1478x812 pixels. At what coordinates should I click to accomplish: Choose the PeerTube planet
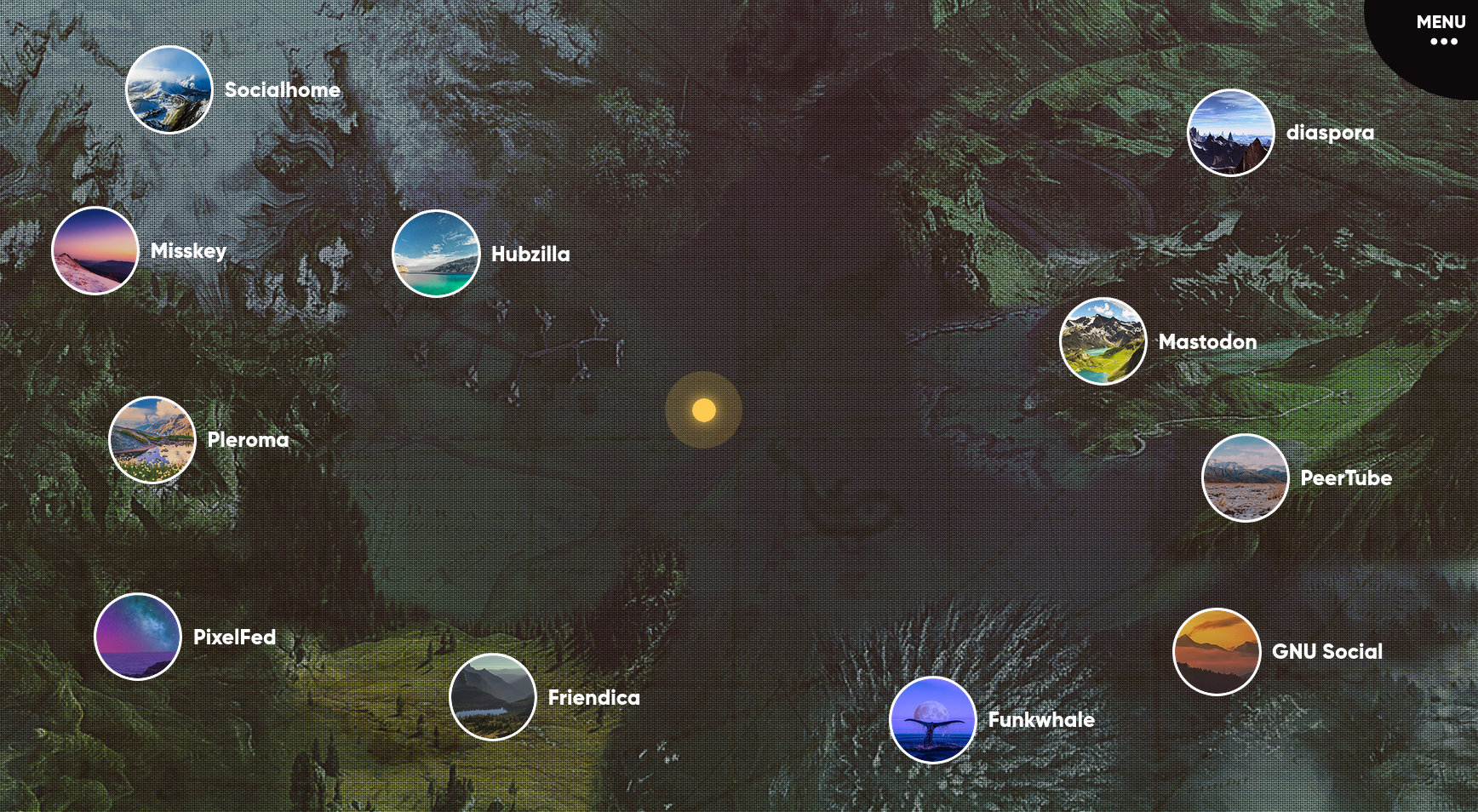1245,477
